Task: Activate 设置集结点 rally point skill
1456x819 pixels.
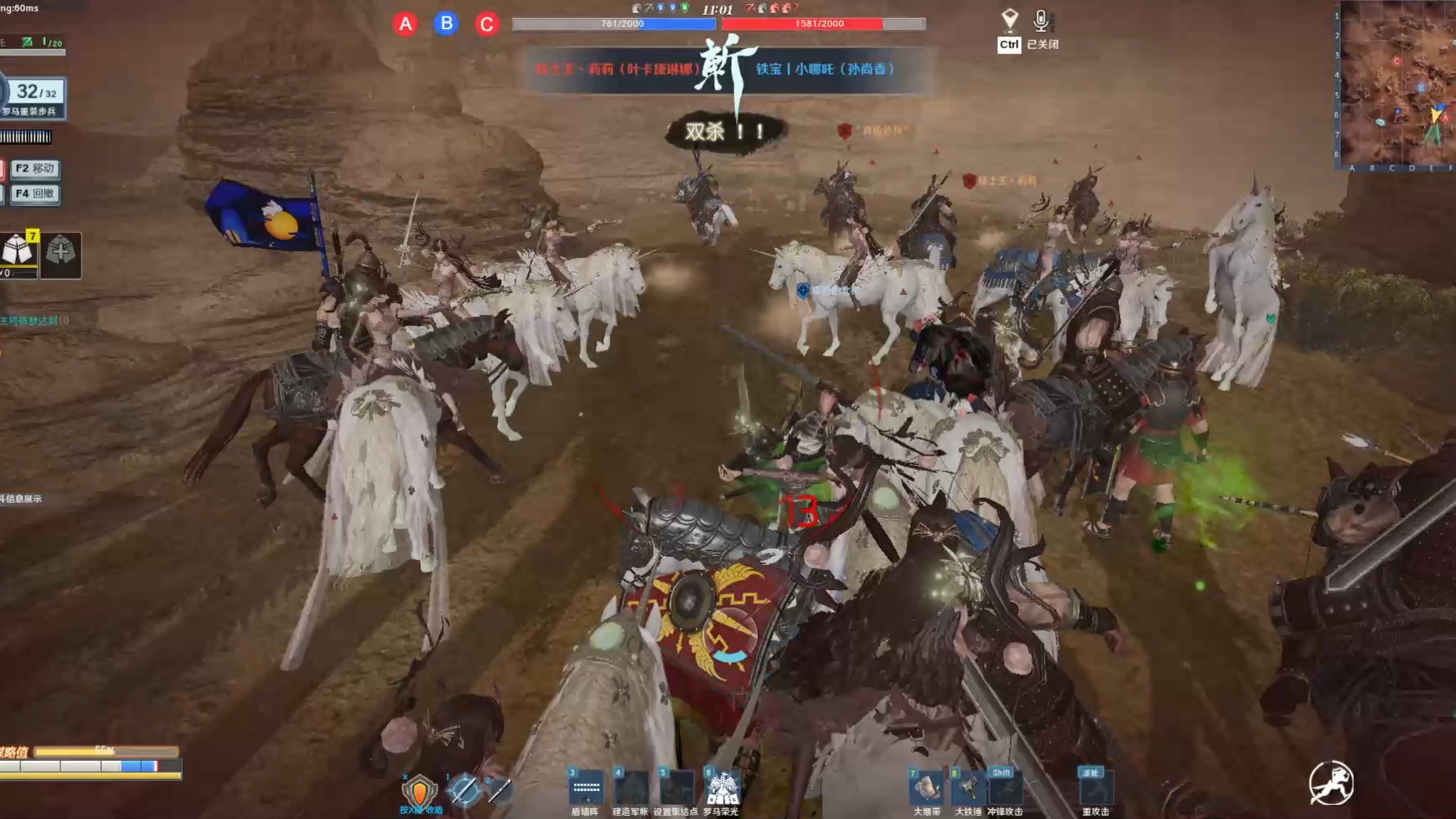Action: tap(676, 789)
